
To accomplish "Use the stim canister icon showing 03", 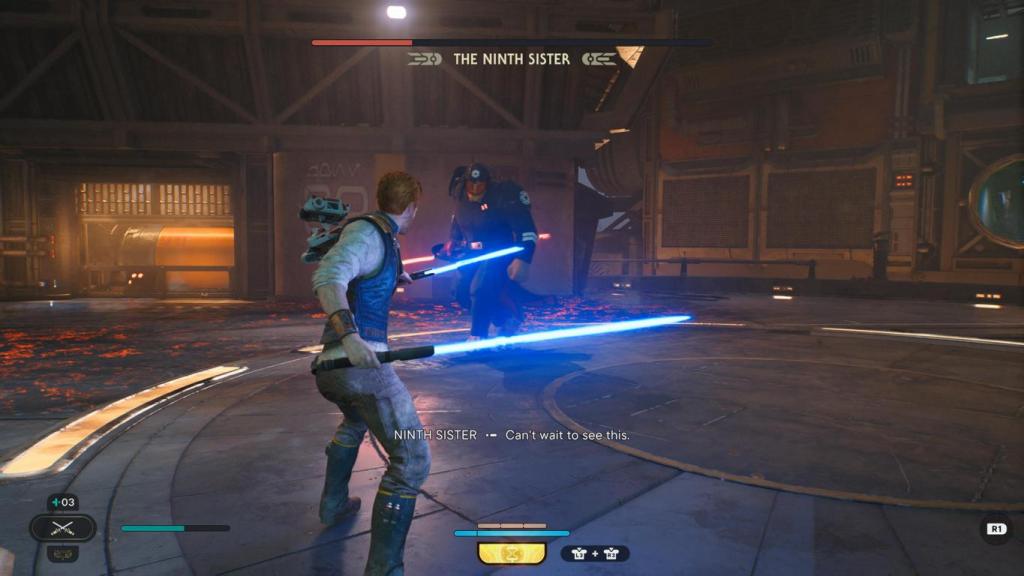I will click(x=62, y=502).
